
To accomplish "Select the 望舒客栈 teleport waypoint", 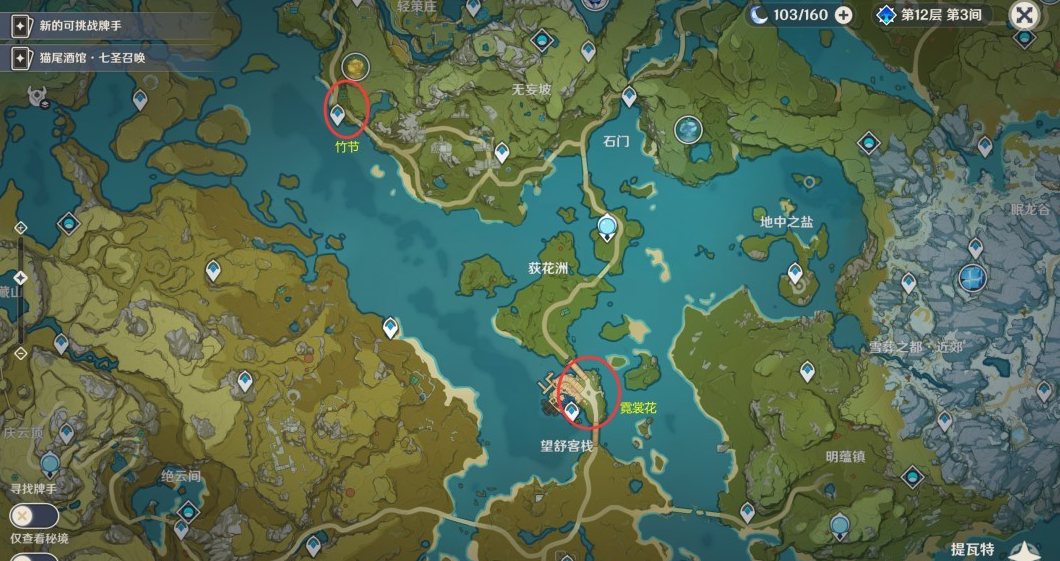I will [572, 410].
